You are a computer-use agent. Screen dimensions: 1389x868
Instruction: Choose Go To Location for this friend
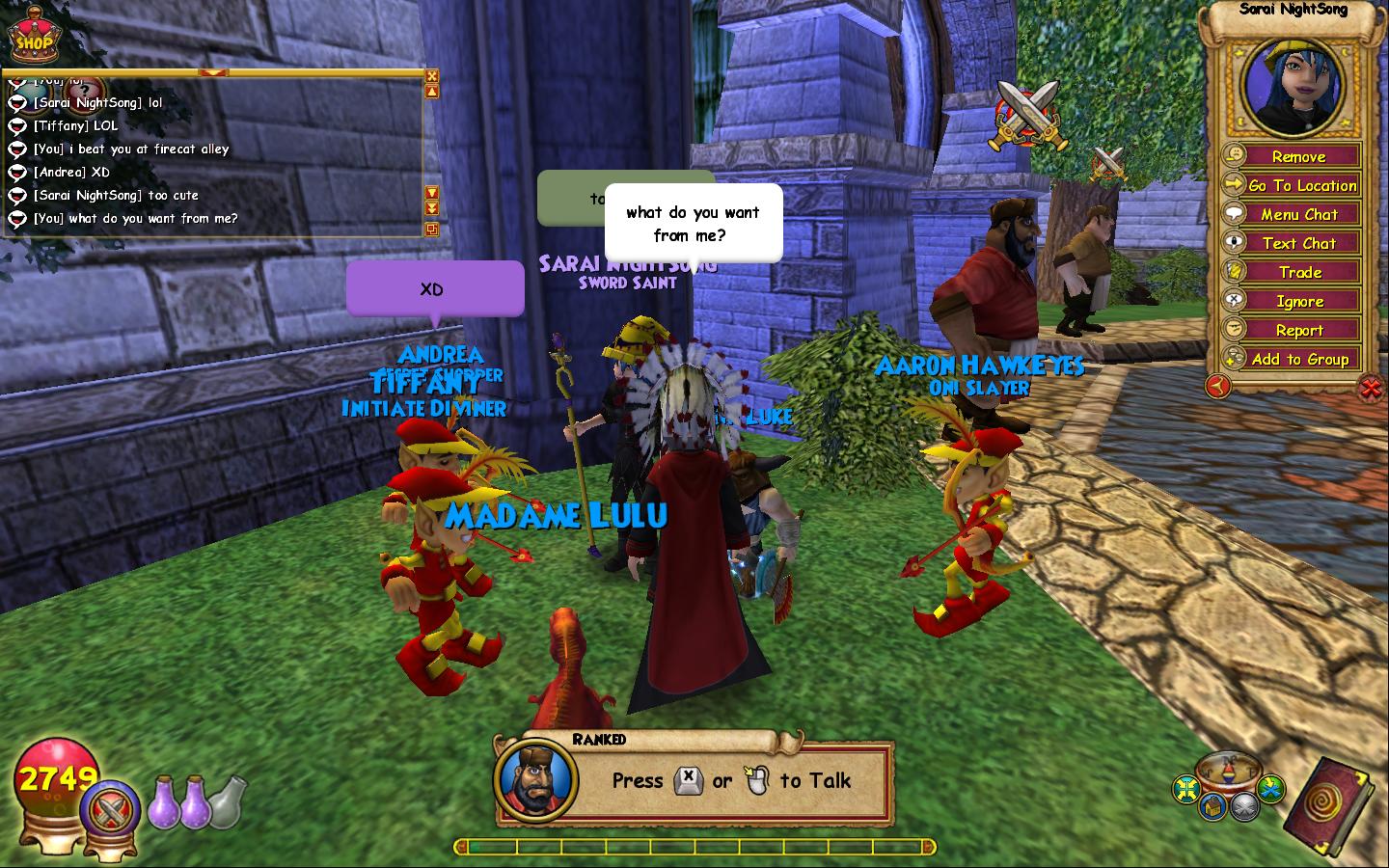tap(1301, 185)
